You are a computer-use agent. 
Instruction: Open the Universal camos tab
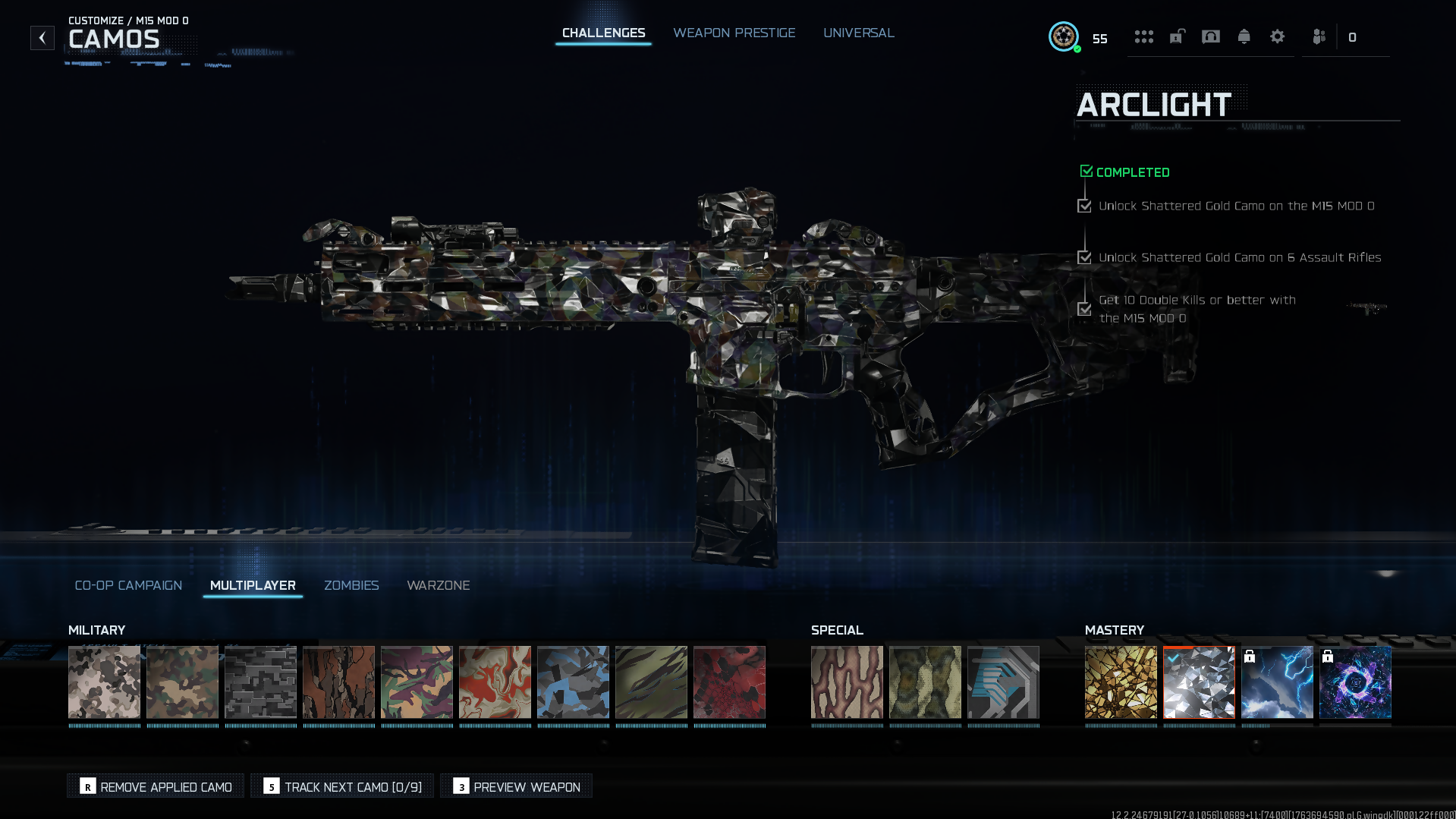pyautogui.click(x=858, y=33)
